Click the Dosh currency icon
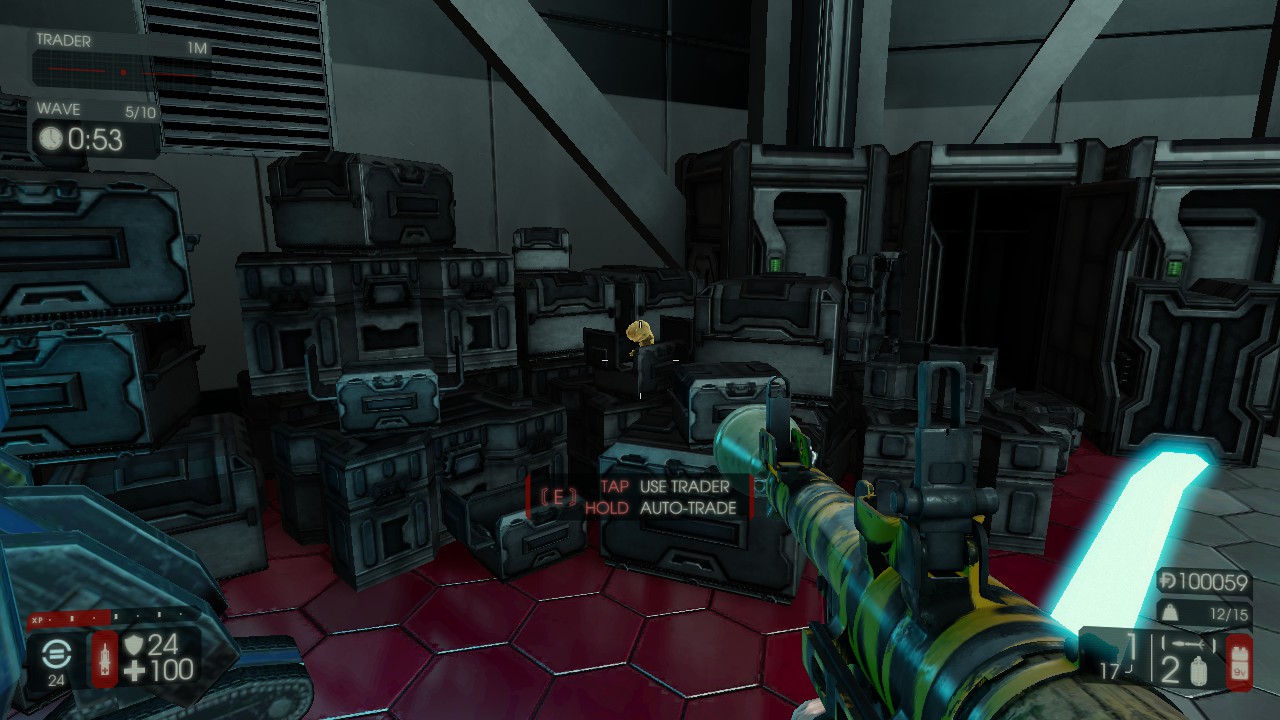The image size is (1280, 720). [1167, 582]
